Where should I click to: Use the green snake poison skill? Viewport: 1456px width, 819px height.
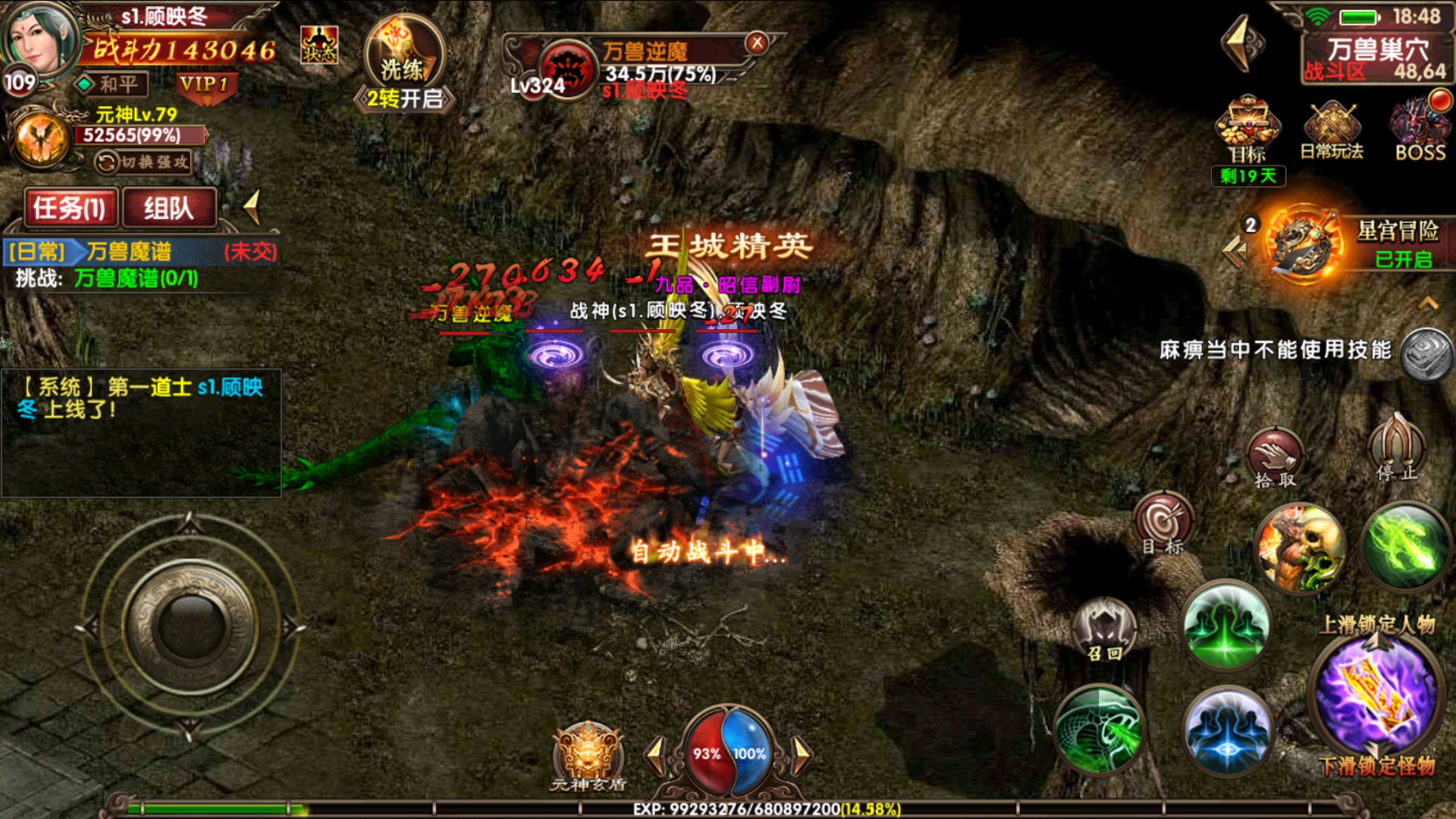pyautogui.click(x=1099, y=730)
